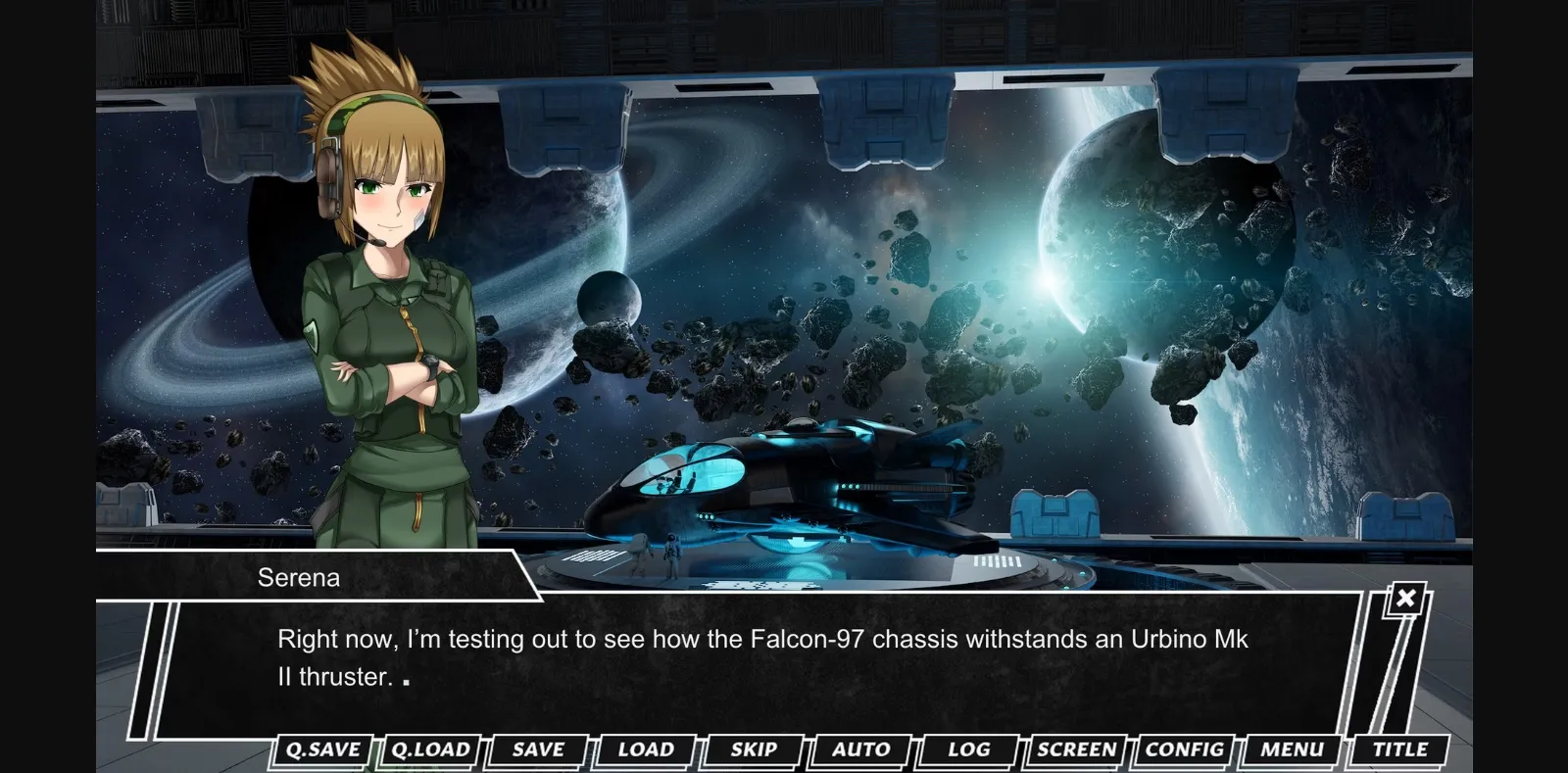Open the dialogue LOG history
This screenshot has height=773, width=1568.
(966, 749)
